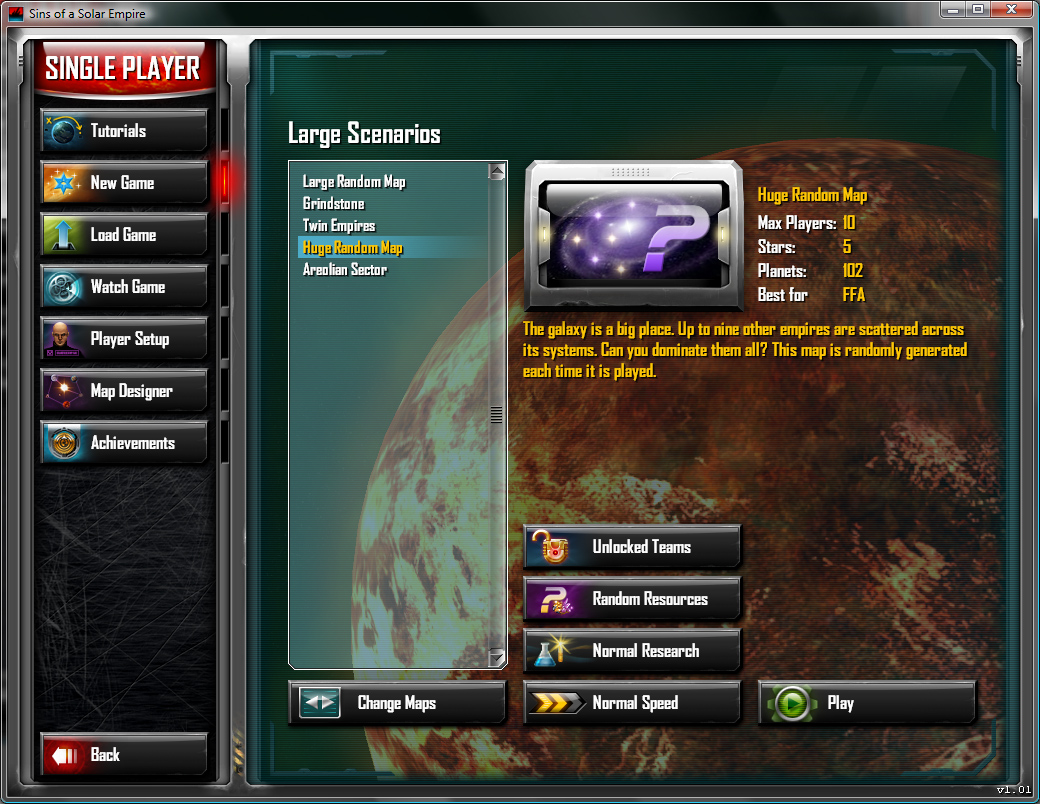Screen dimensions: 1040x804
Task: Click the Back button
Action: tap(124, 755)
